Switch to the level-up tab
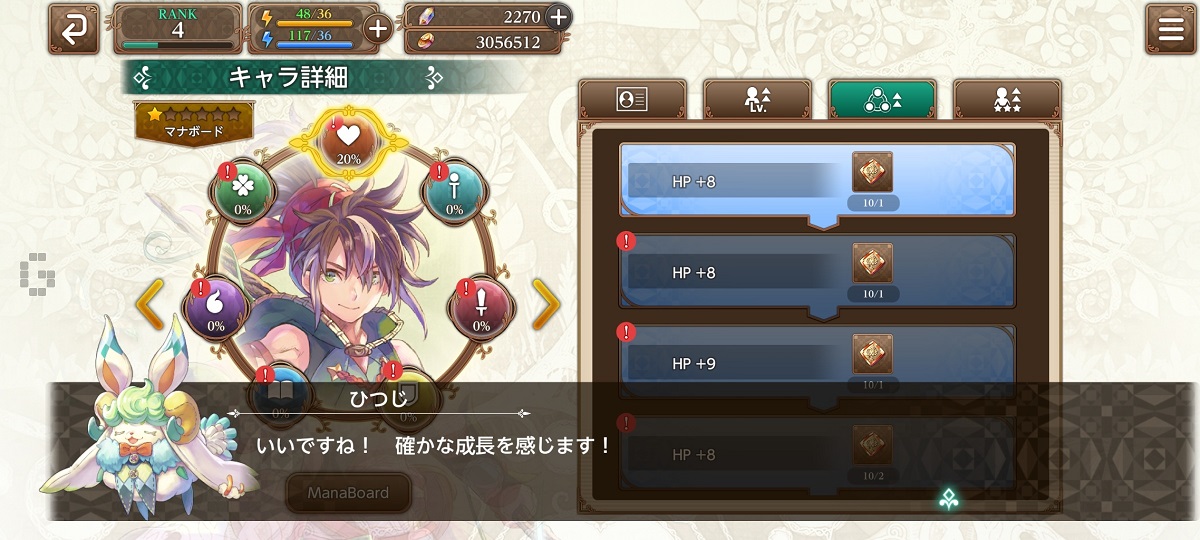This screenshot has width=1200, height=540. [757, 99]
